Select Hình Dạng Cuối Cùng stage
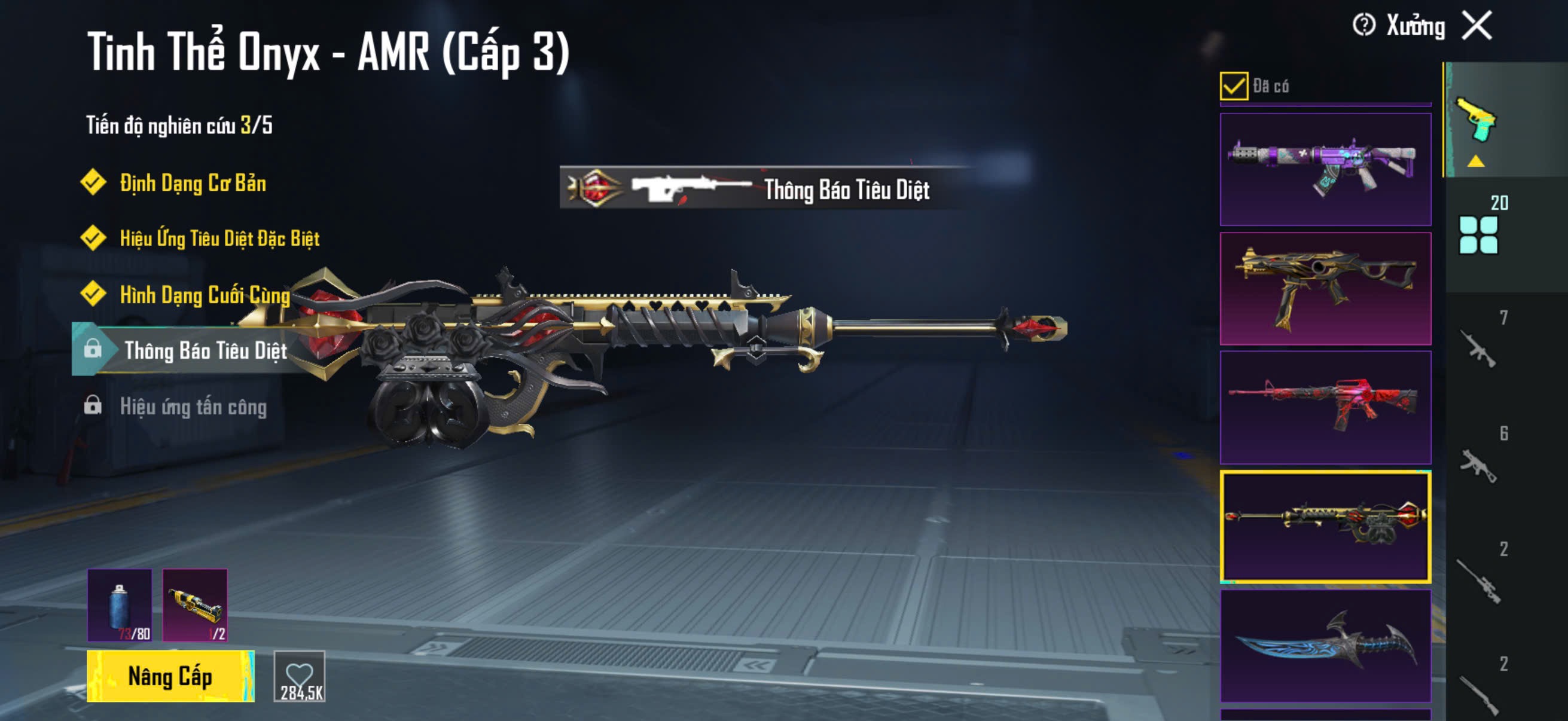This screenshot has width=1568, height=721. point(205,295)
